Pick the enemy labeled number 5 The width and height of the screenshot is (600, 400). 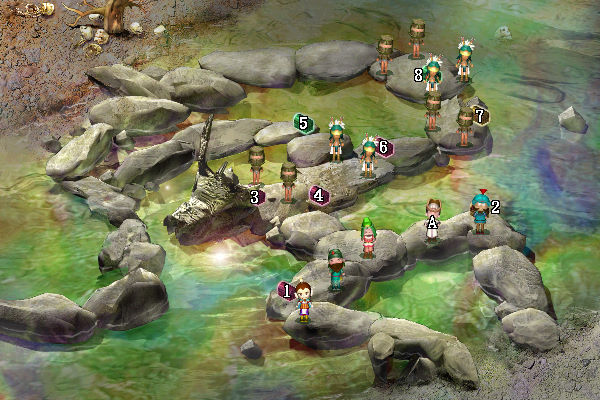click(x=336, y=140)
